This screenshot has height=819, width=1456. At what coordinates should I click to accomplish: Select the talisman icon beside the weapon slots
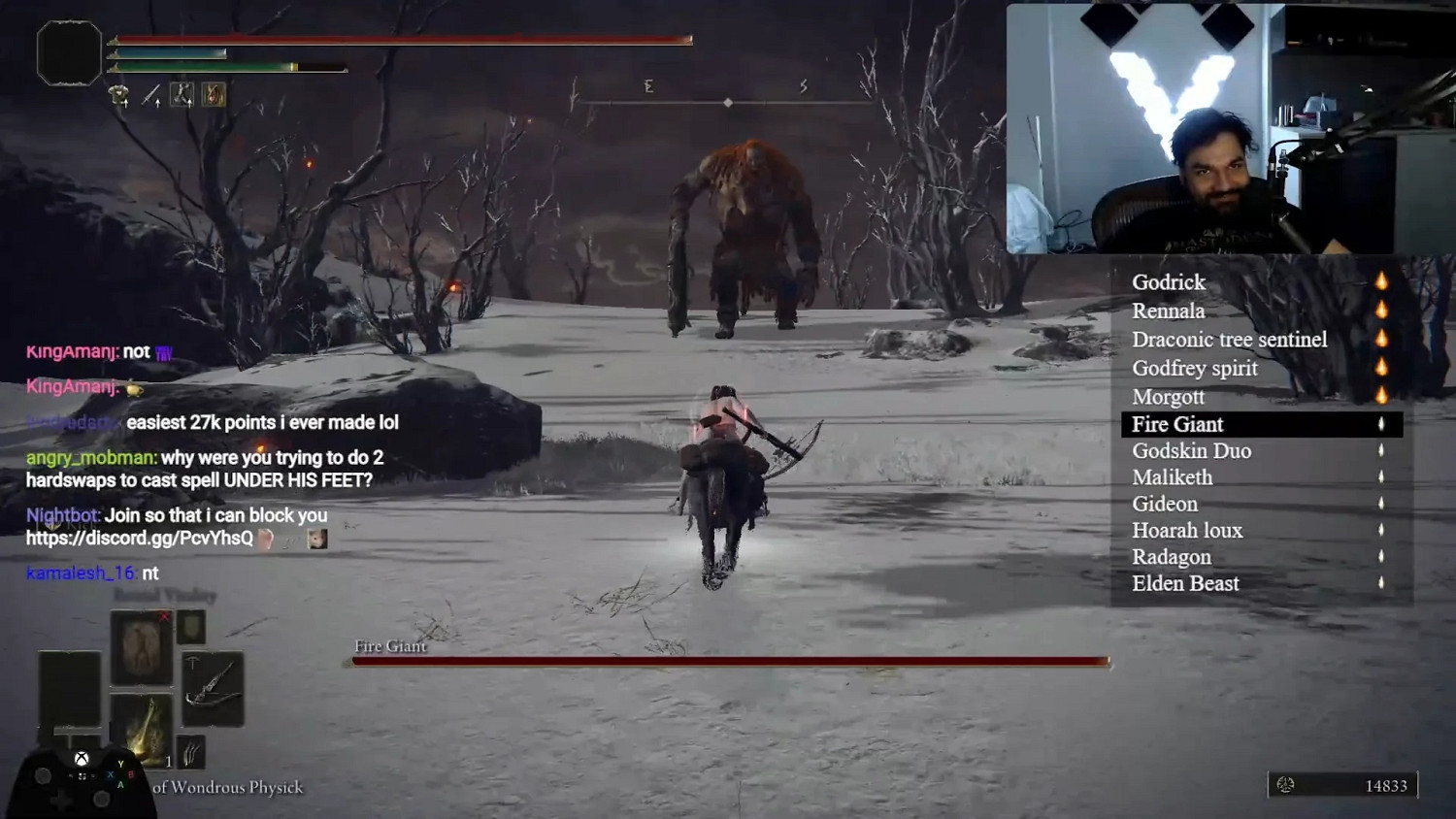(214, 94)
